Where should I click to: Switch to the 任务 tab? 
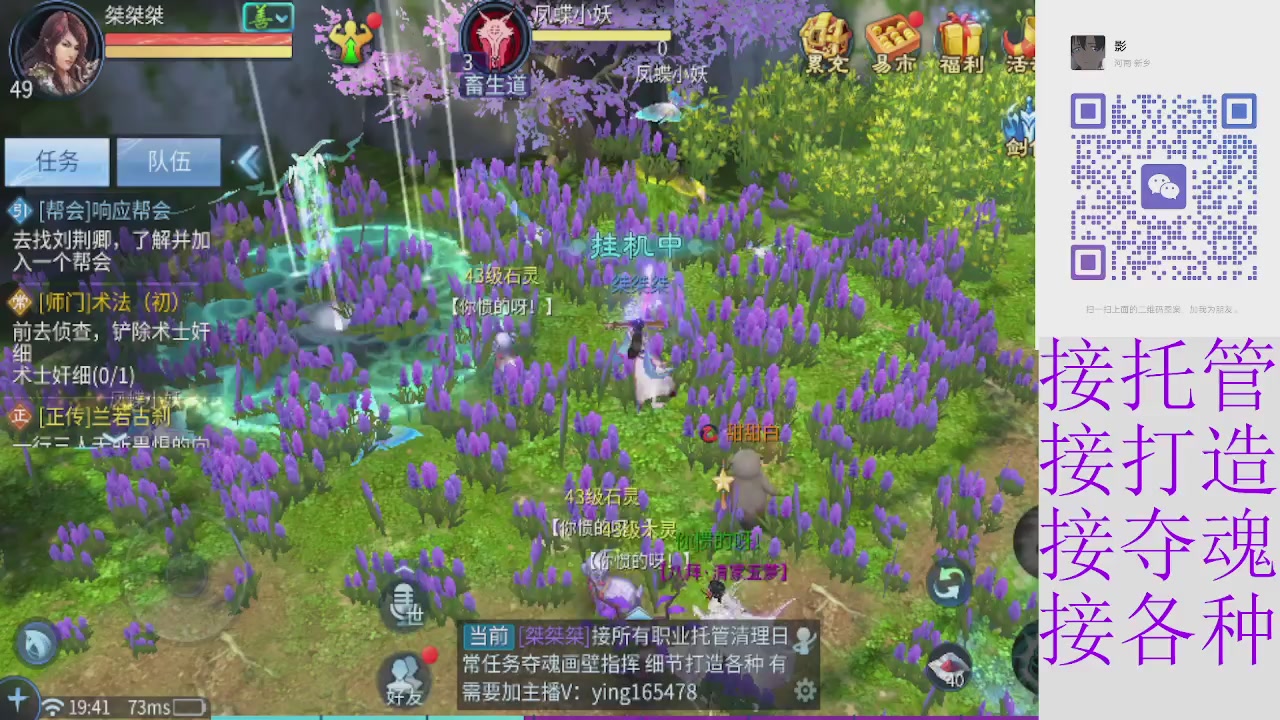pyautogui.click(x=56, y=162)
